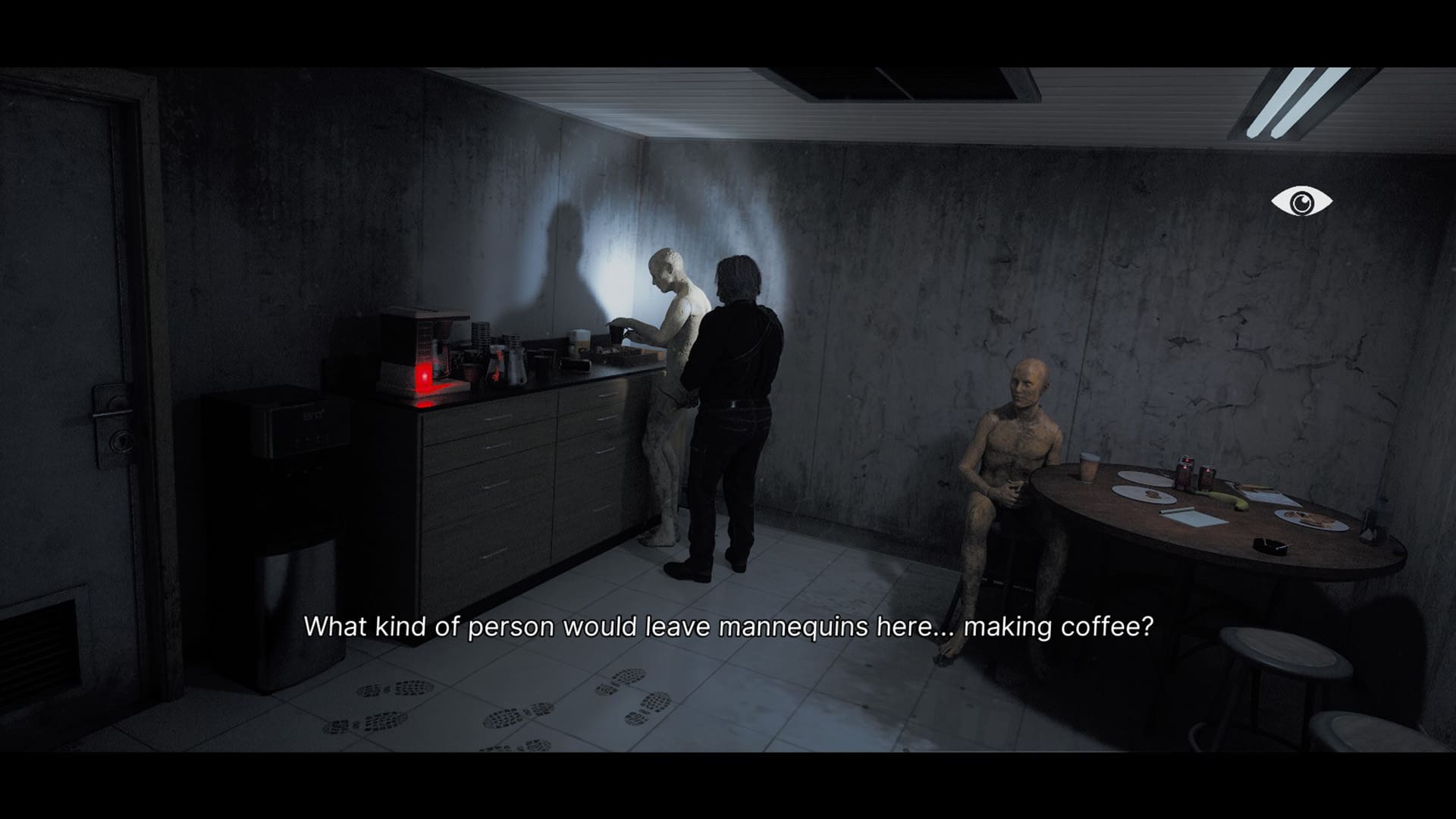Screen dimensions: 1456x819
Task: Click the notepad on the table
Action: tap(1193, 517)
